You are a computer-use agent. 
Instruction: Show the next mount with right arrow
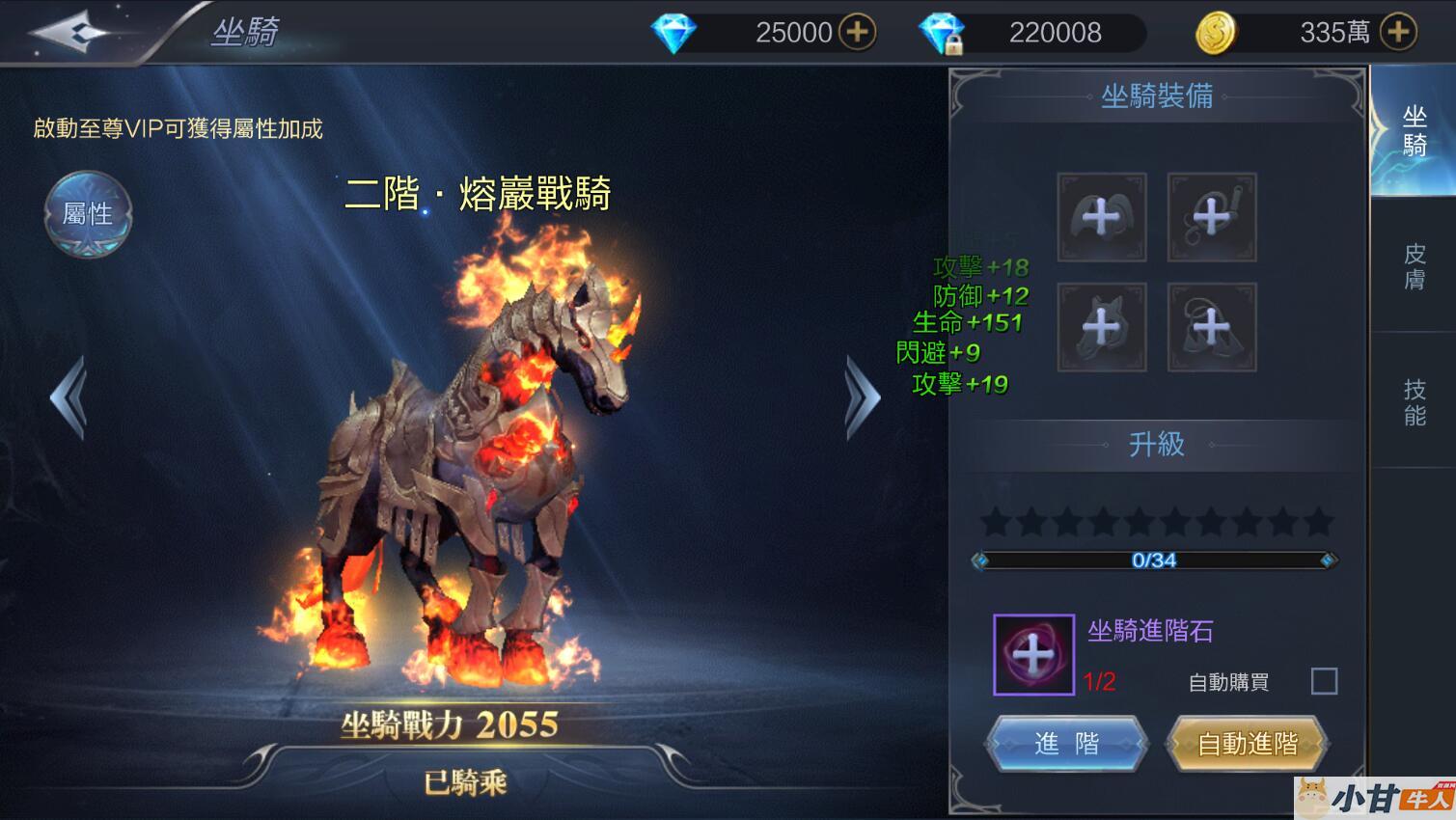(862, 396)
